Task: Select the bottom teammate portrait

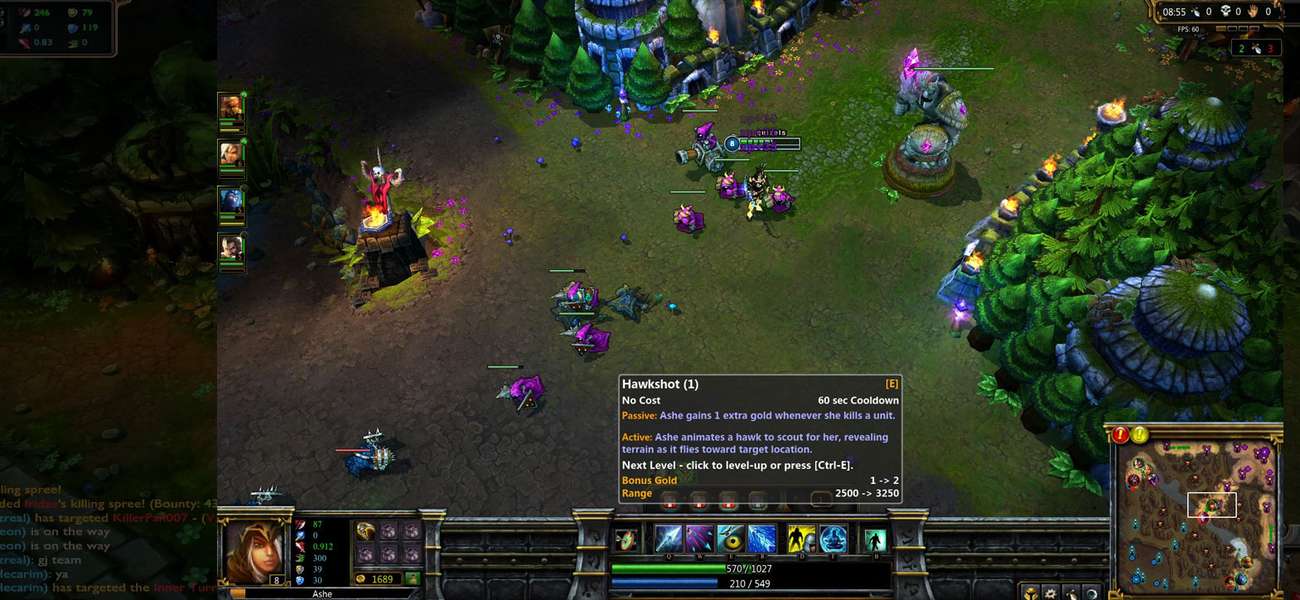Action: point(231,247)
